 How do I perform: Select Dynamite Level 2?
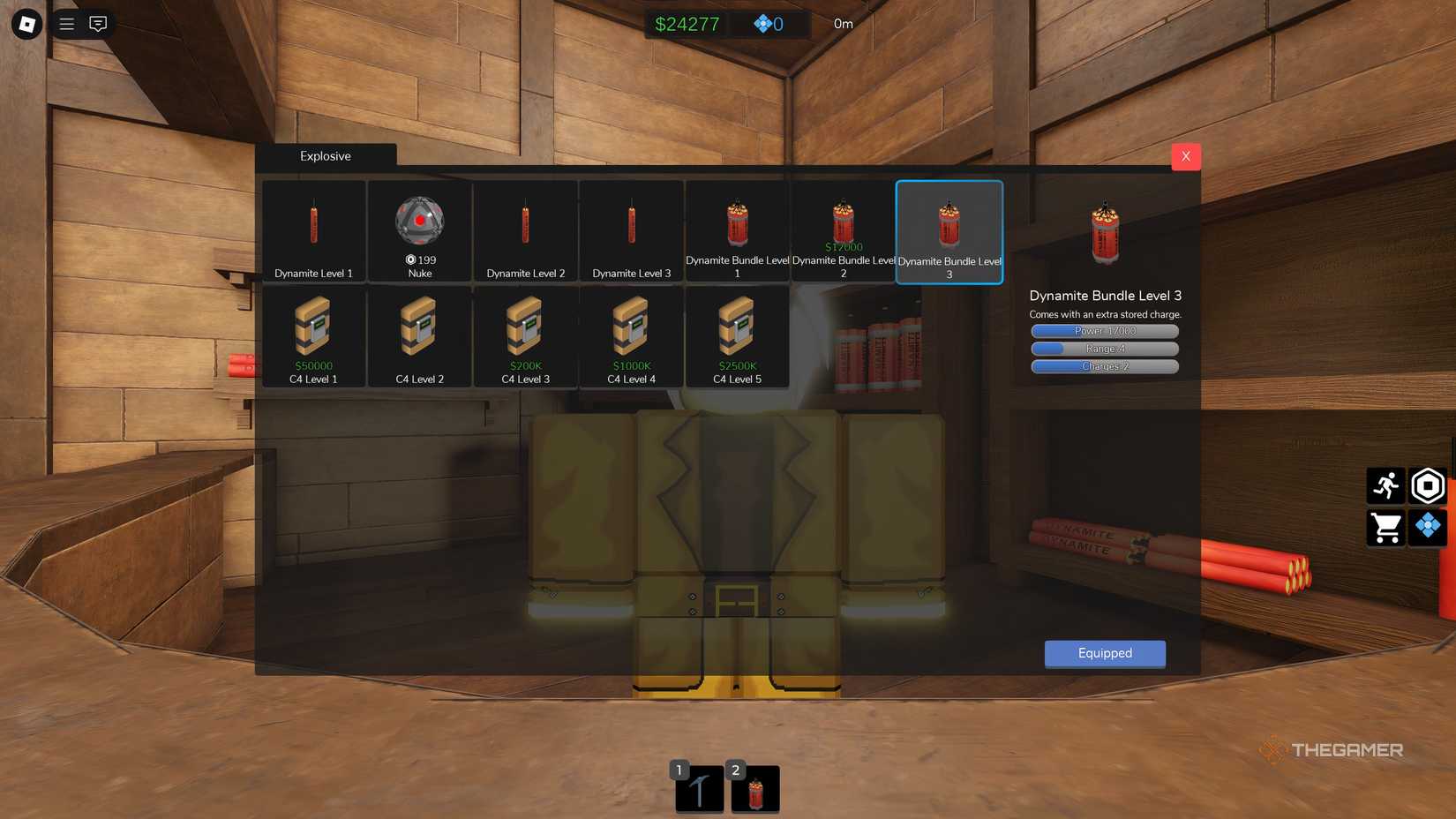(x=525, y=231)
